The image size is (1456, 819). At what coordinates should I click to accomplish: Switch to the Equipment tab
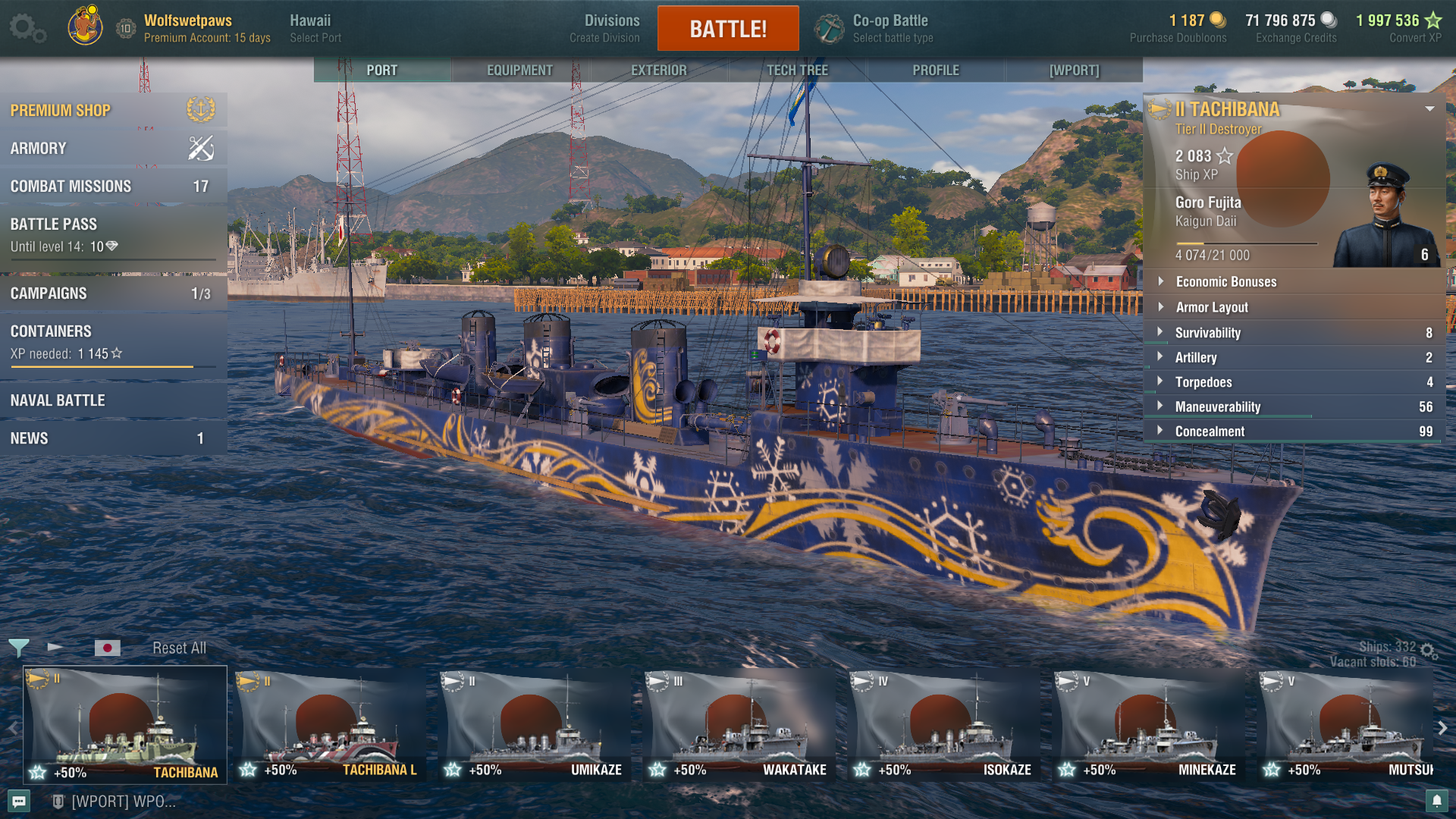519,70
